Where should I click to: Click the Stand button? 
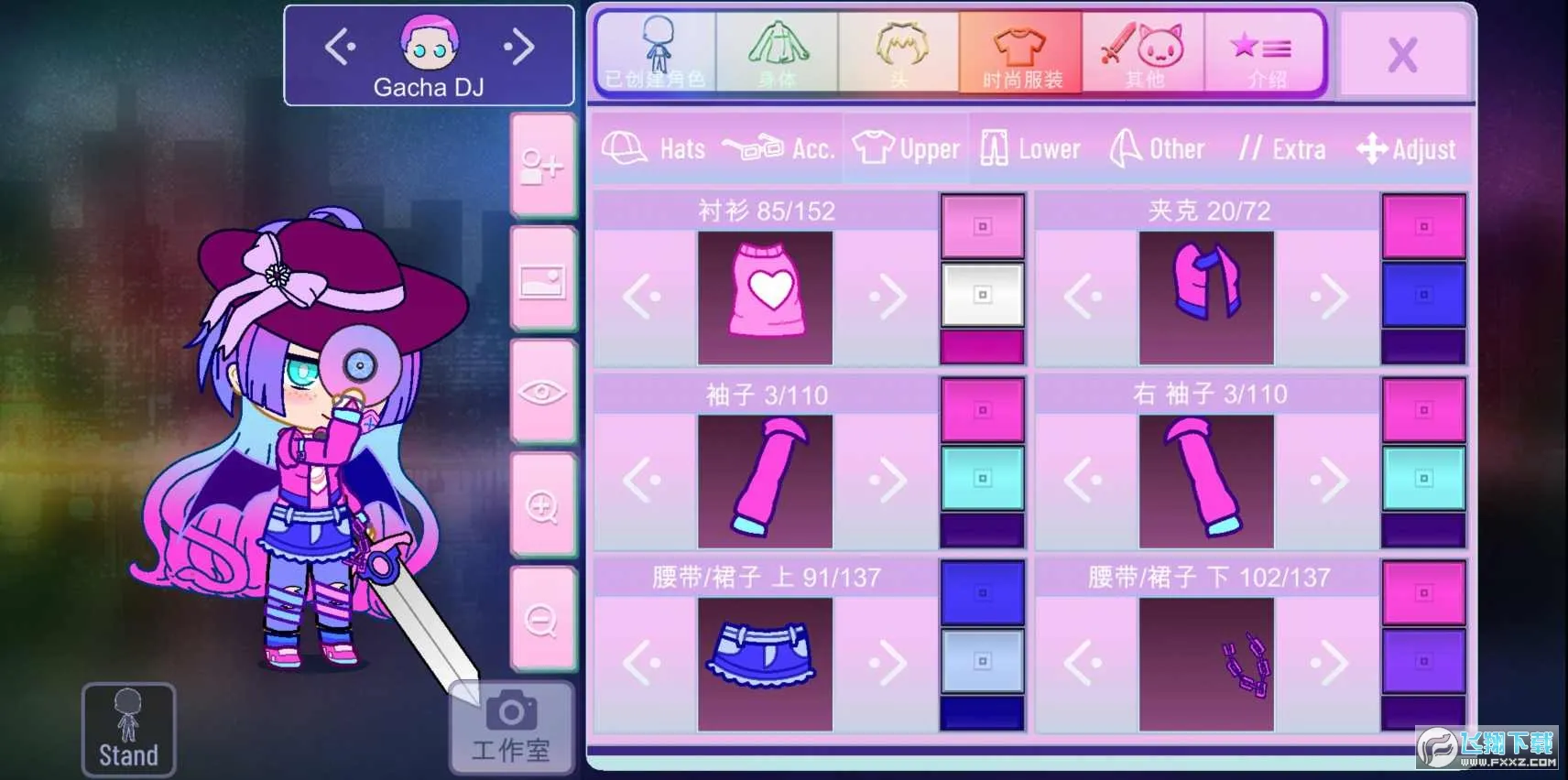(x=127, y=728)
